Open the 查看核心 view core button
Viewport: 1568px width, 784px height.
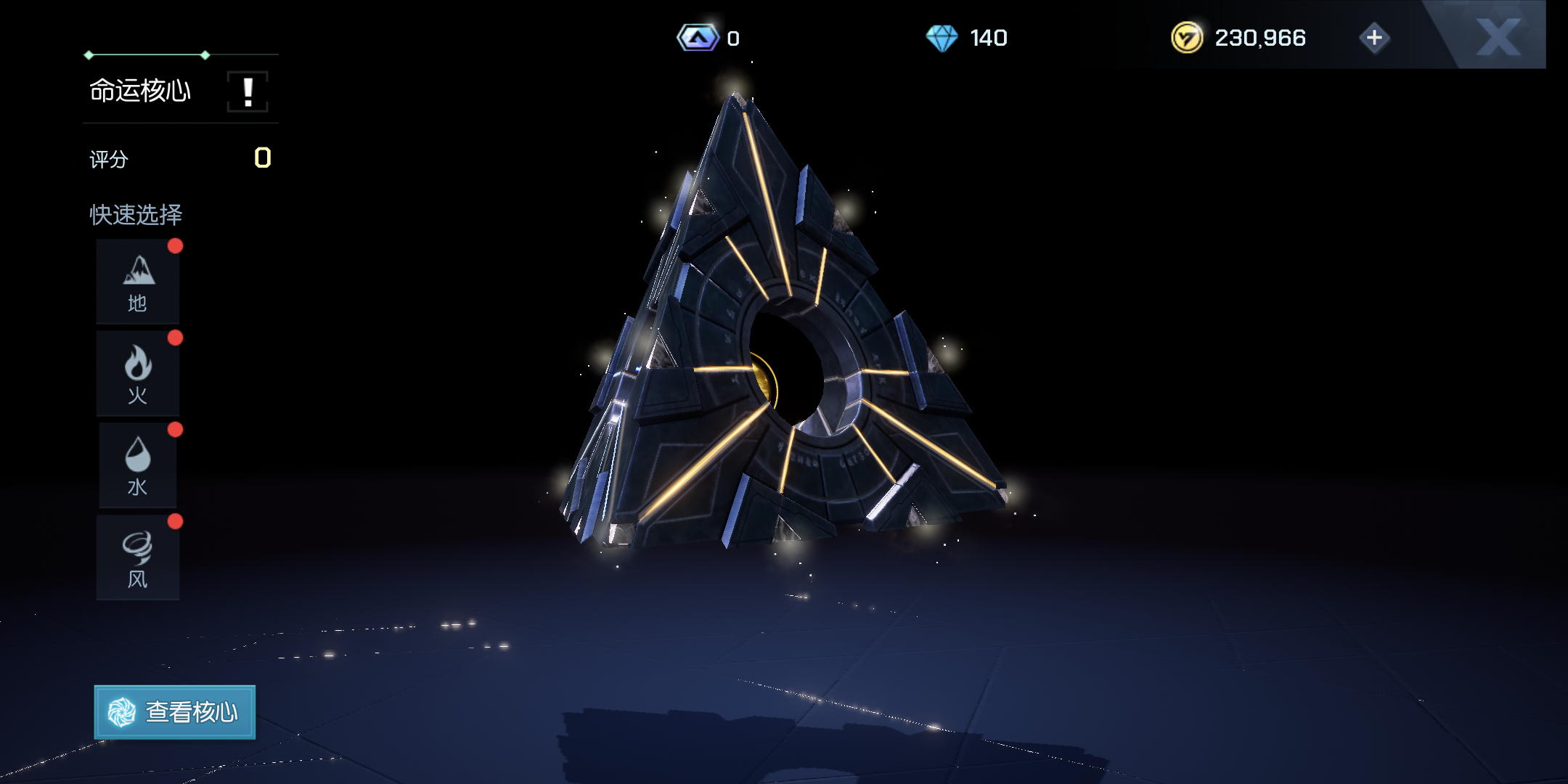coord(175,712)
